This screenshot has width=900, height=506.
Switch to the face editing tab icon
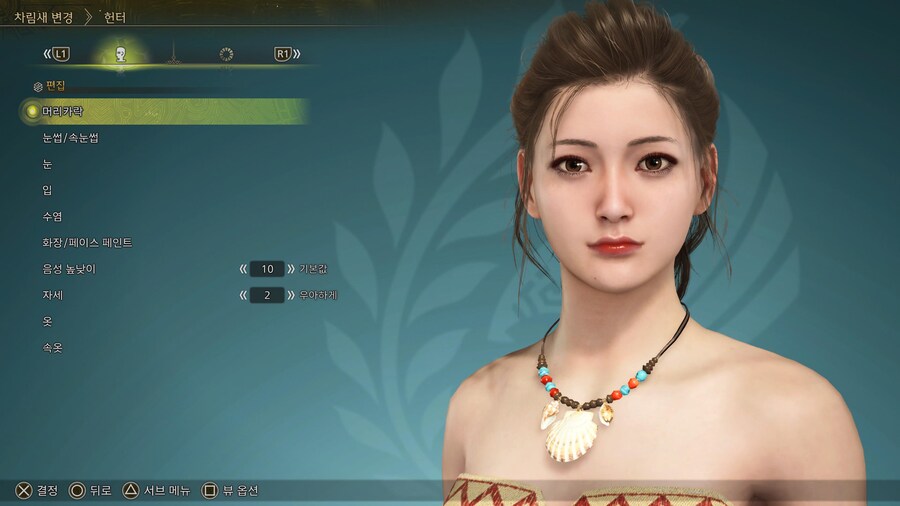tap(121, 54)
